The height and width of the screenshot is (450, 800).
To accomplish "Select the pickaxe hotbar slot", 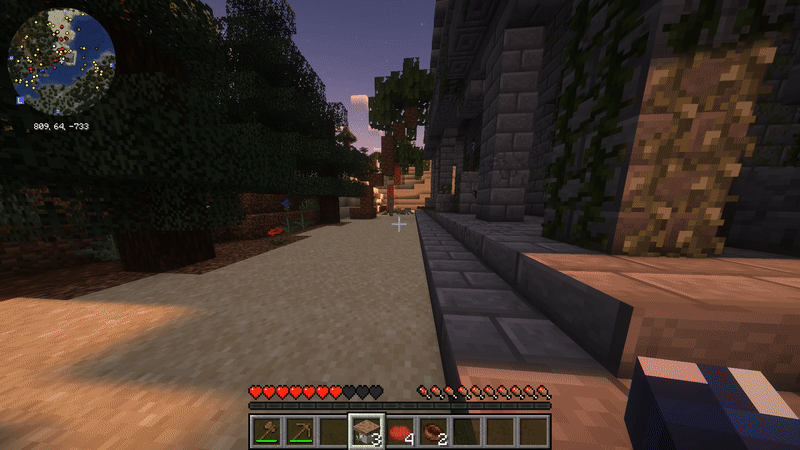I will [300, 431].
